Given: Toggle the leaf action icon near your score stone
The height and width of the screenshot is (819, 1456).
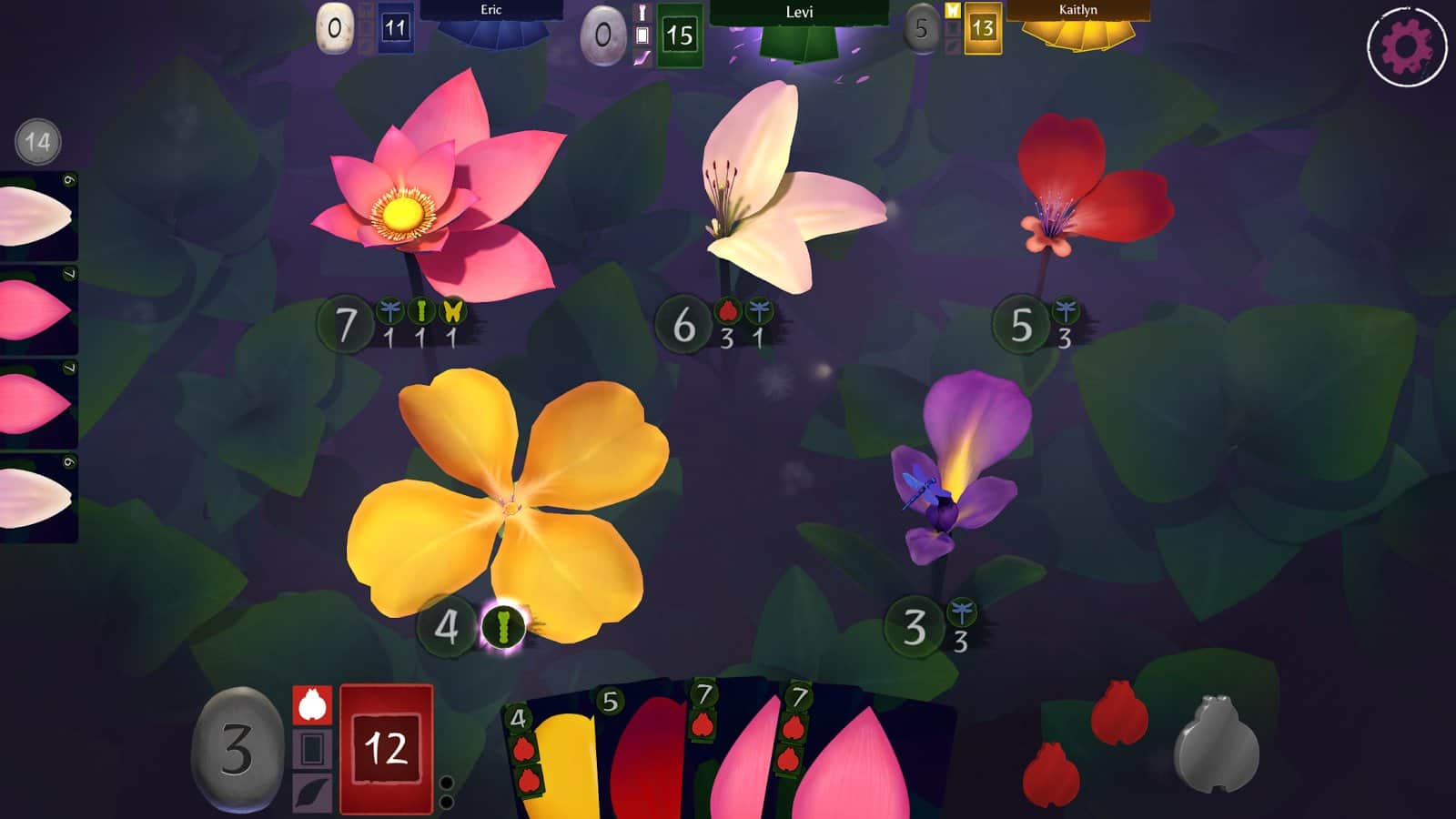Looking at the screenshot, I should (310, 791).
